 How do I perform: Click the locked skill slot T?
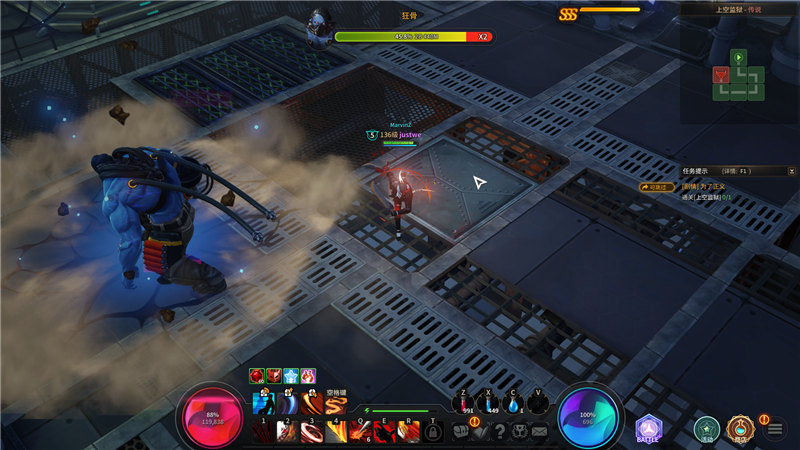[x=433, y=431]
